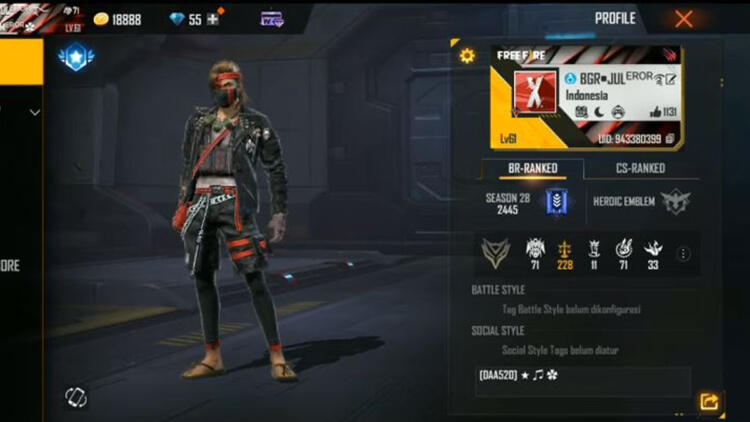750x422 pixels.
Task: View the Heroic Emblem badge
Action: [x=676, y=201]
